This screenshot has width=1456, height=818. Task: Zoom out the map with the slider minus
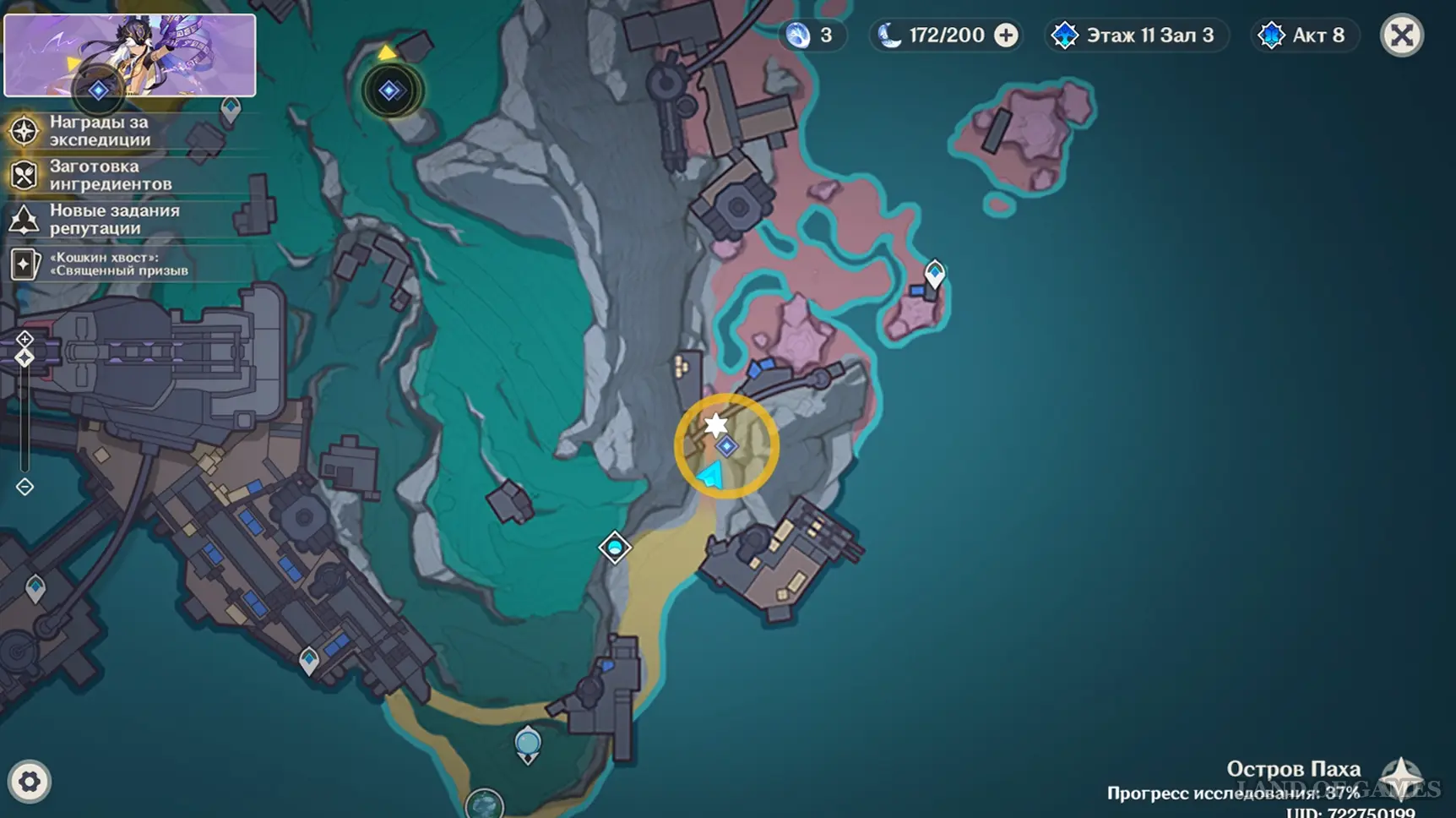[24, 487]
